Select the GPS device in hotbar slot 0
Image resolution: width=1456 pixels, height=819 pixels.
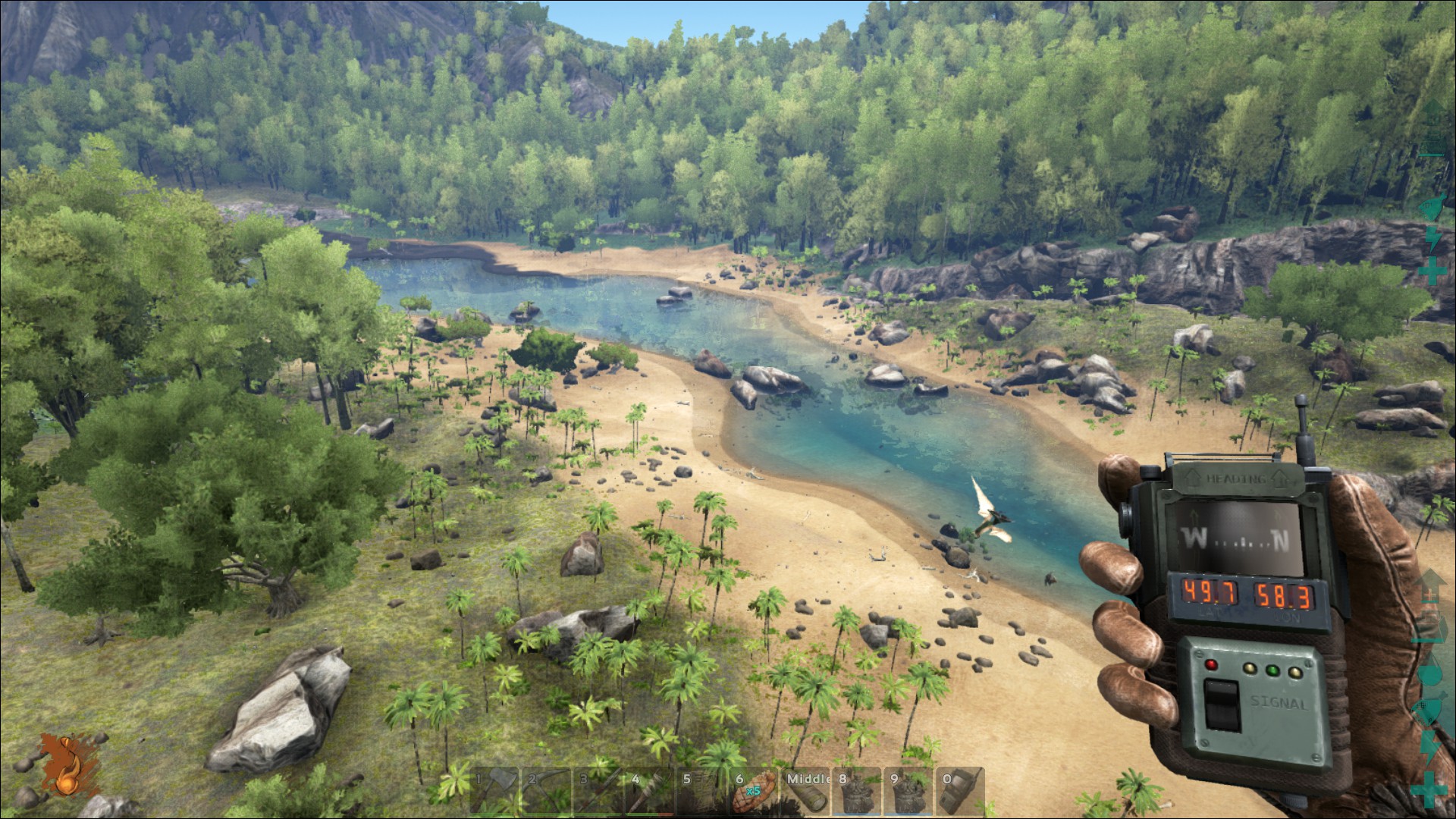[x=960, y=792]
